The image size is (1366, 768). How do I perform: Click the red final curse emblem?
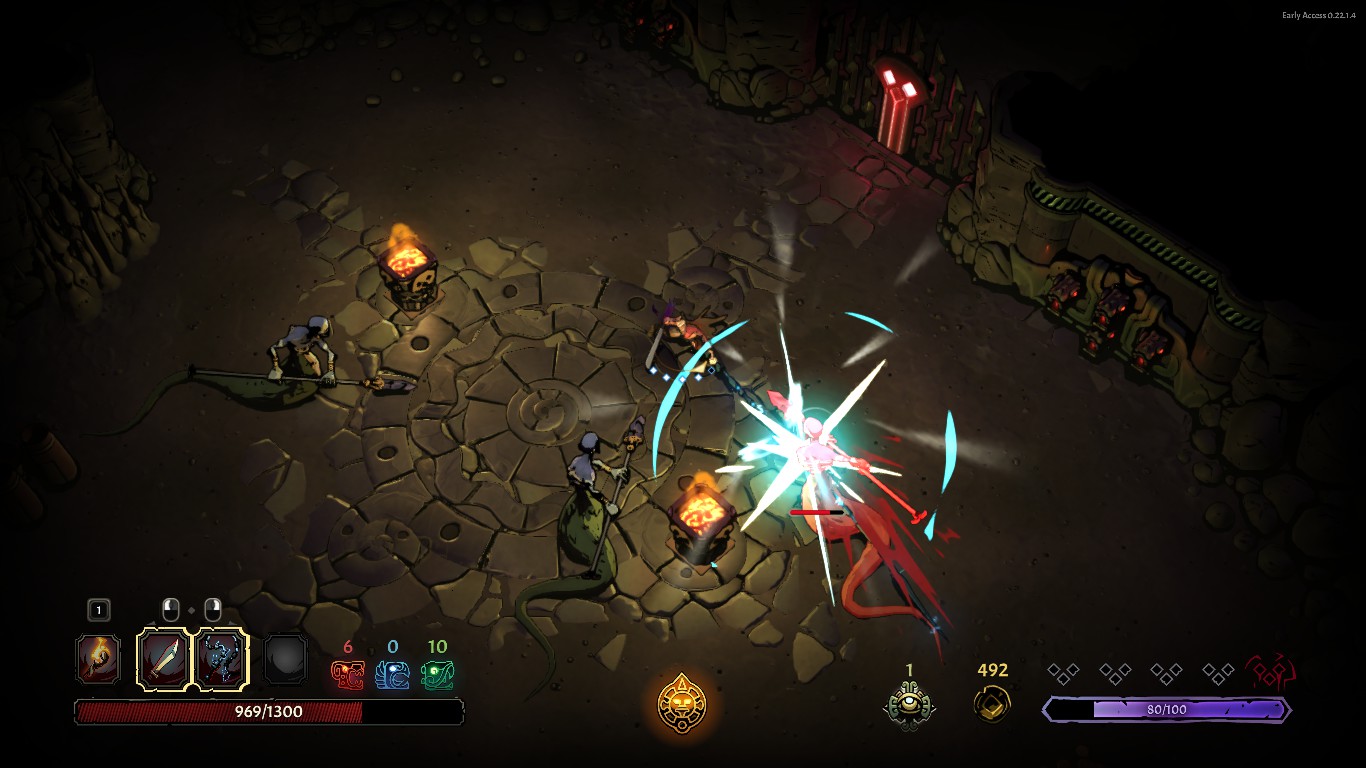click(1270, 673)
